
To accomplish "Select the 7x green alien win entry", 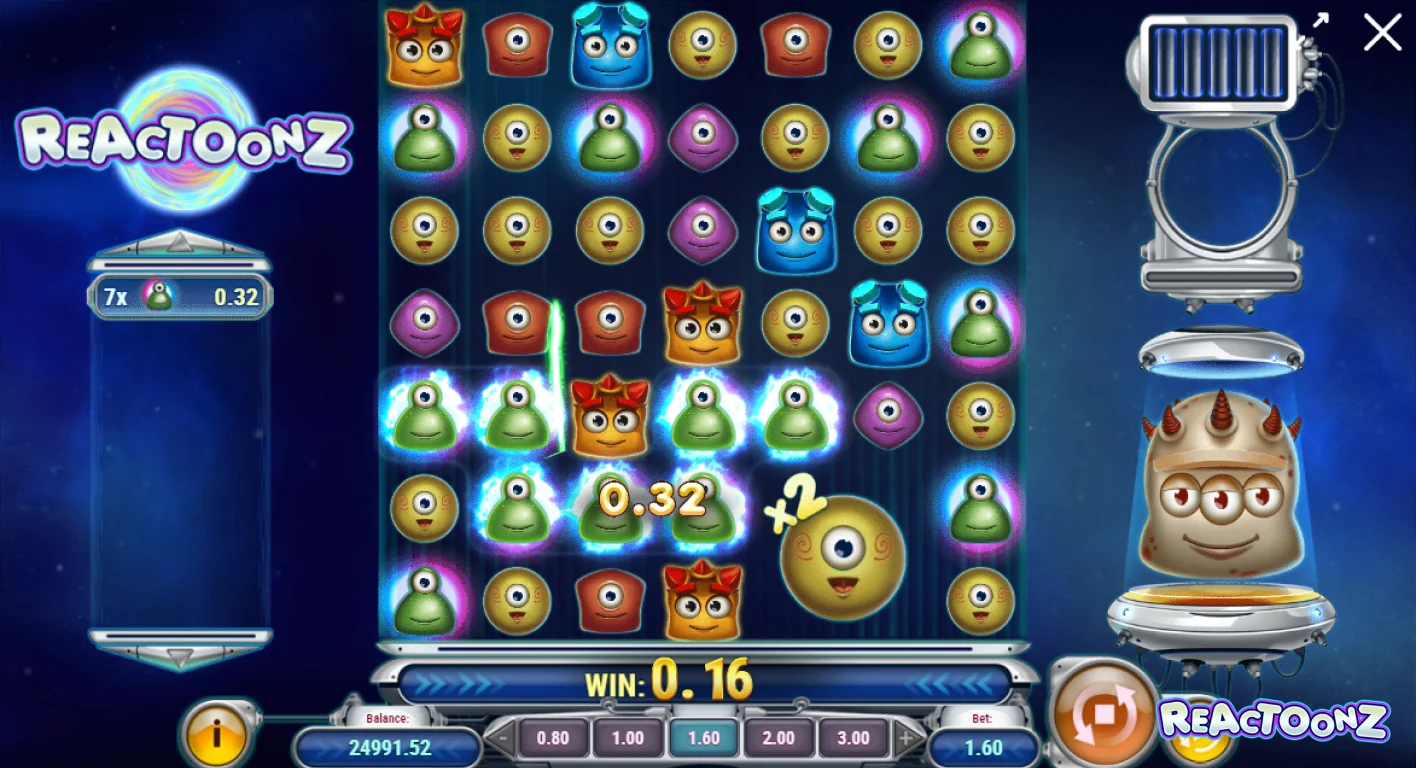I will [x=180, y=296].
